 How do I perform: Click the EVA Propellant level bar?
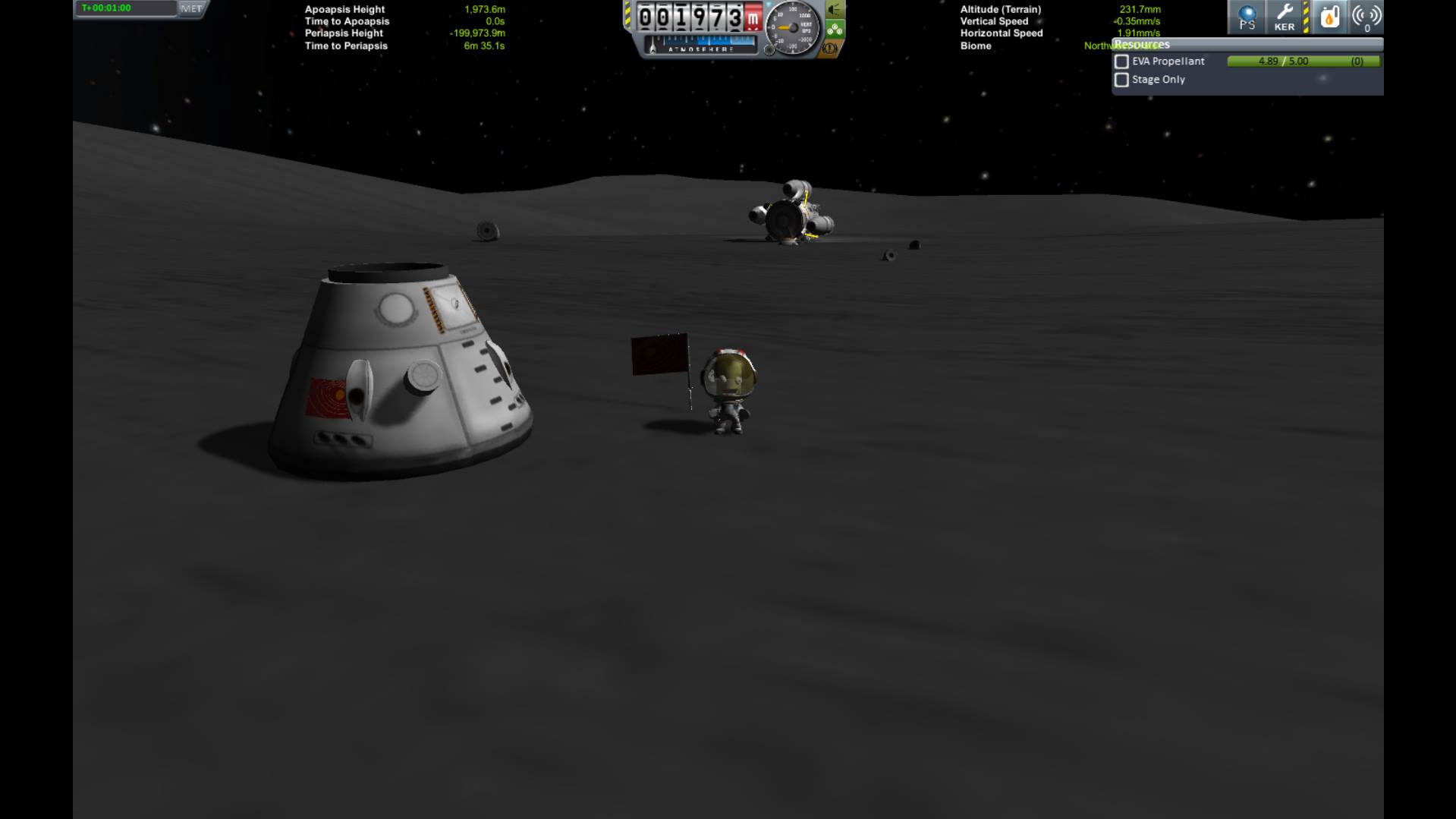1305,61
